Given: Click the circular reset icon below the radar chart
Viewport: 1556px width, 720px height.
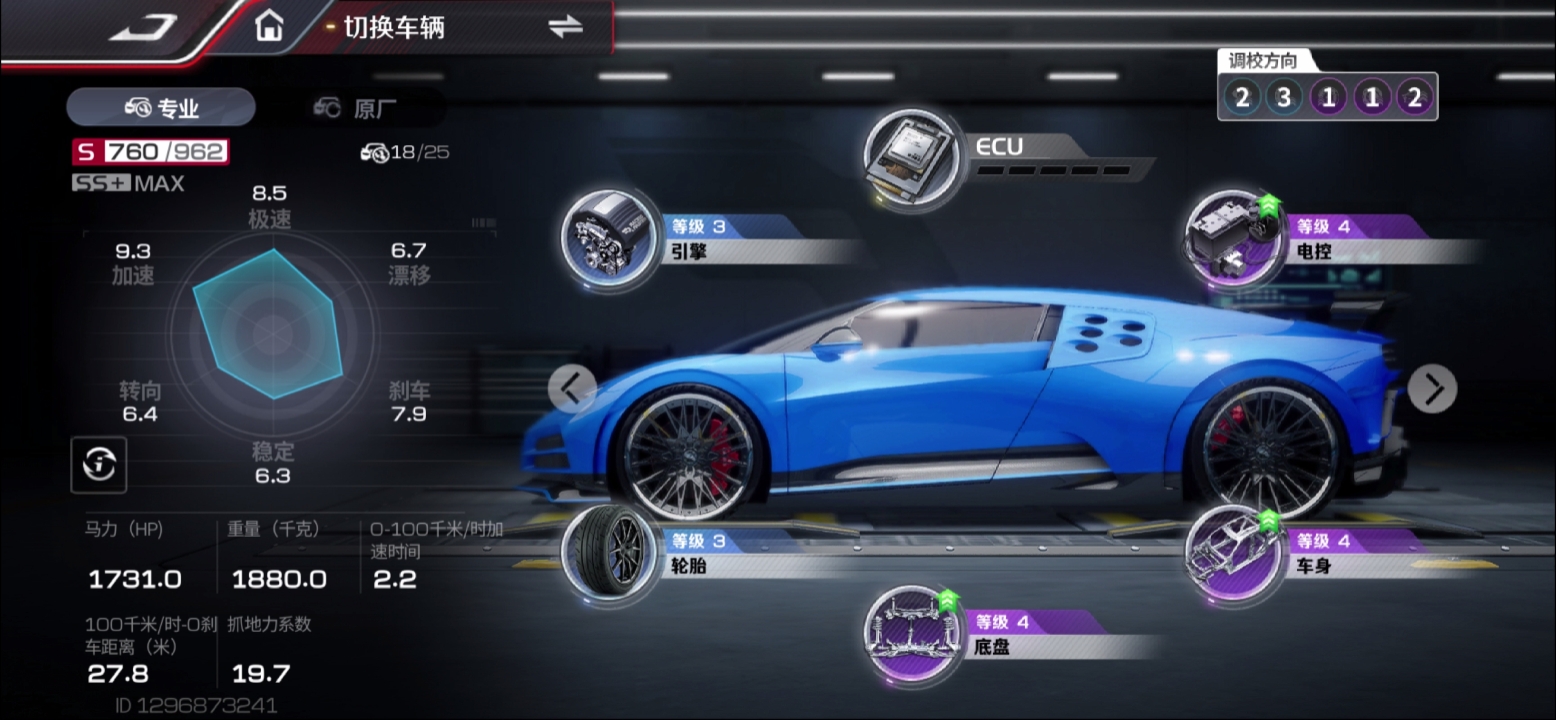Looking at the screenshot, I should click(x=98, y=464).
